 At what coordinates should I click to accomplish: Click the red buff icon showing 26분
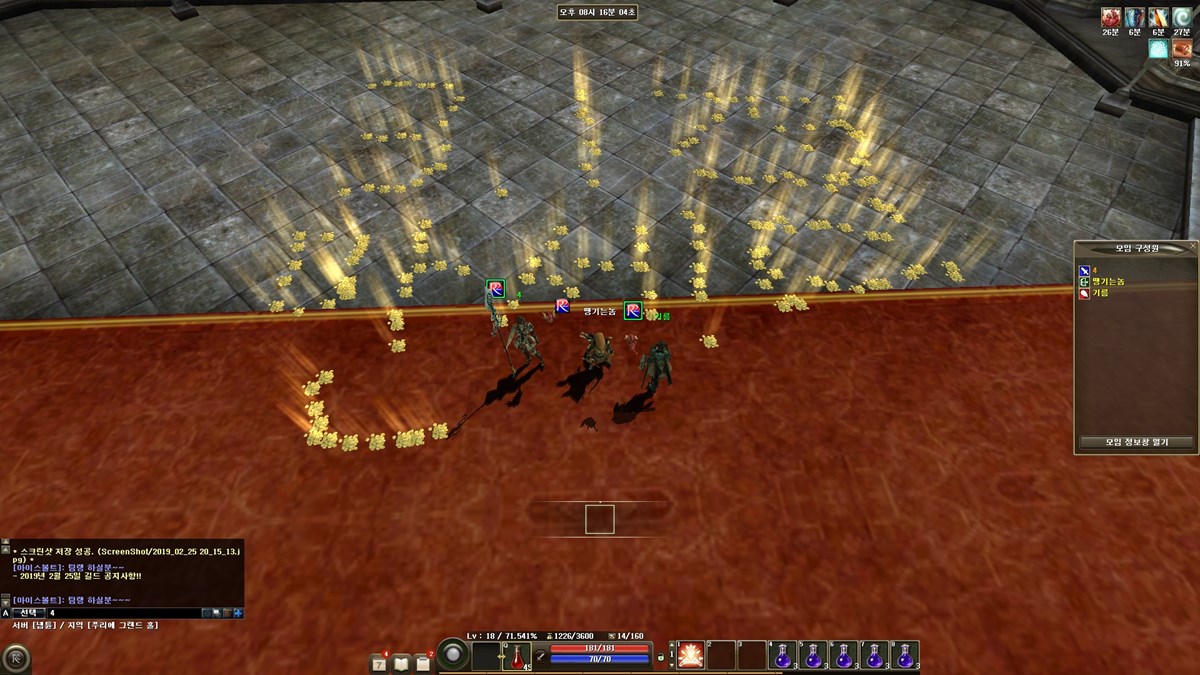1110,17
